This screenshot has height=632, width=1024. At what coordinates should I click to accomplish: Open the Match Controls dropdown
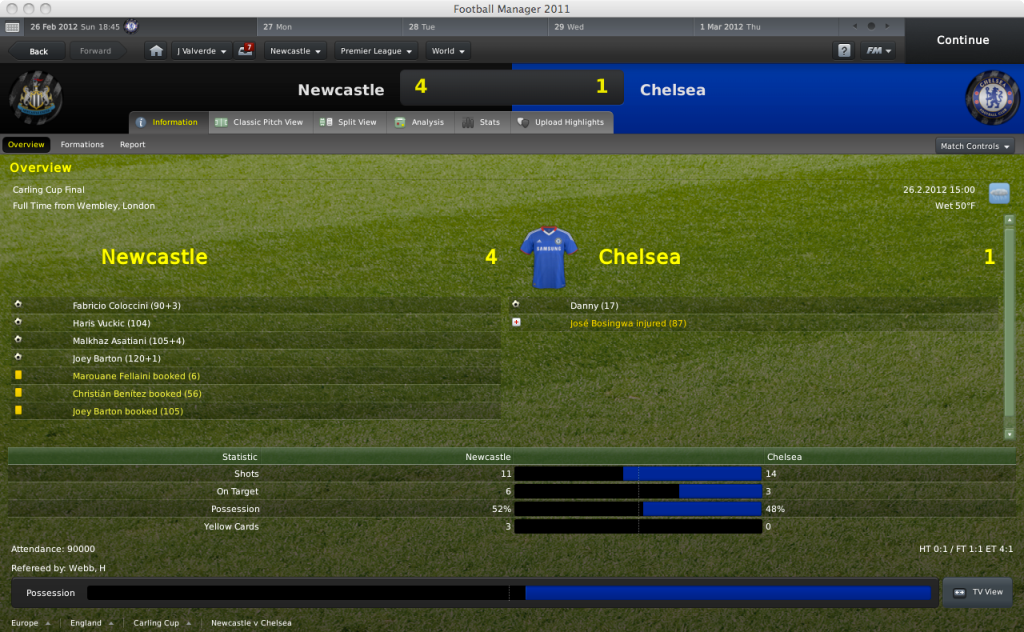point(974,146)
